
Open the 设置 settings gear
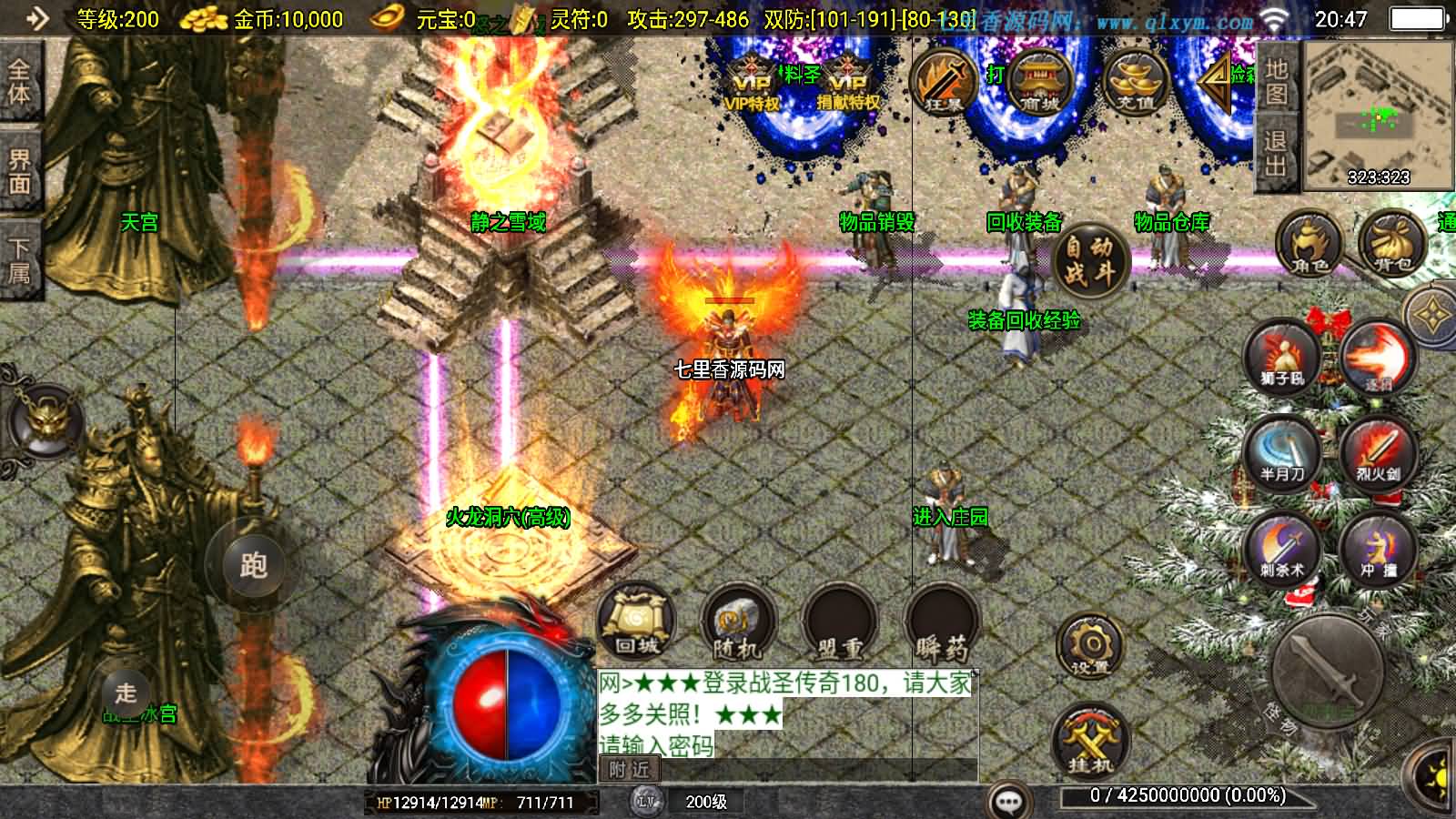coord(1089,647)
